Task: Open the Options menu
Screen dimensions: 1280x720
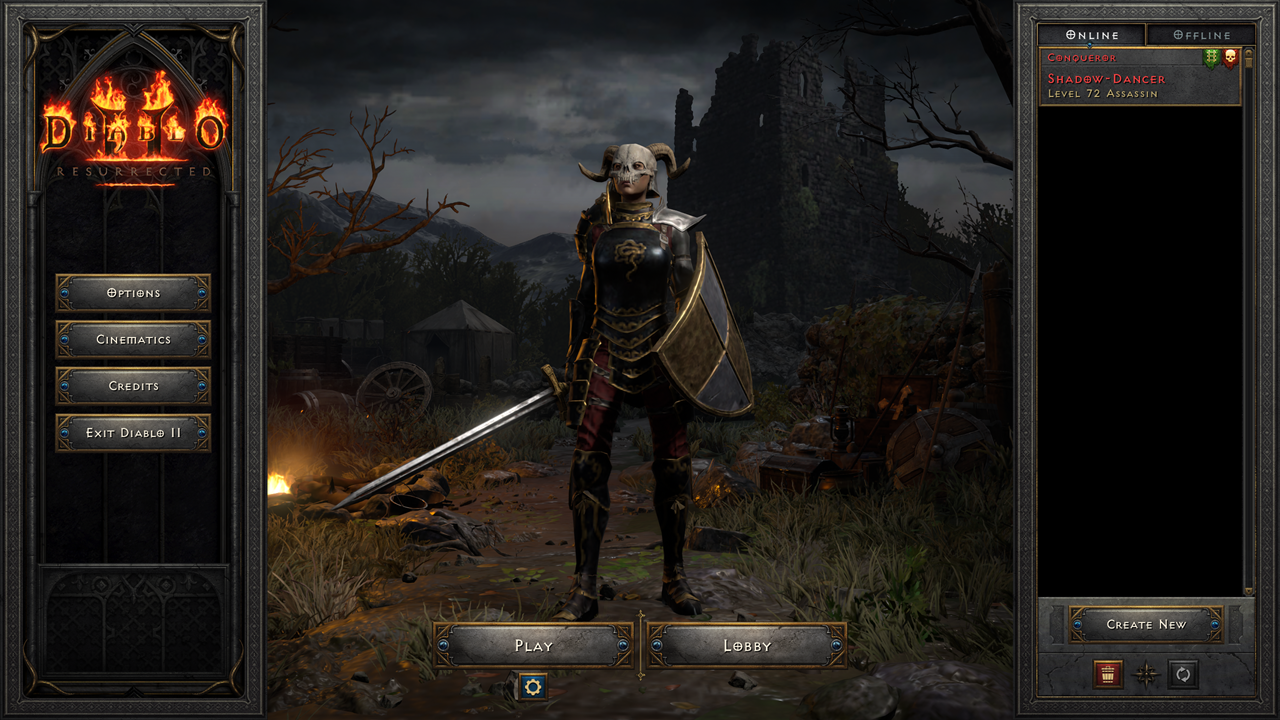Action: [x=134, y=293]
